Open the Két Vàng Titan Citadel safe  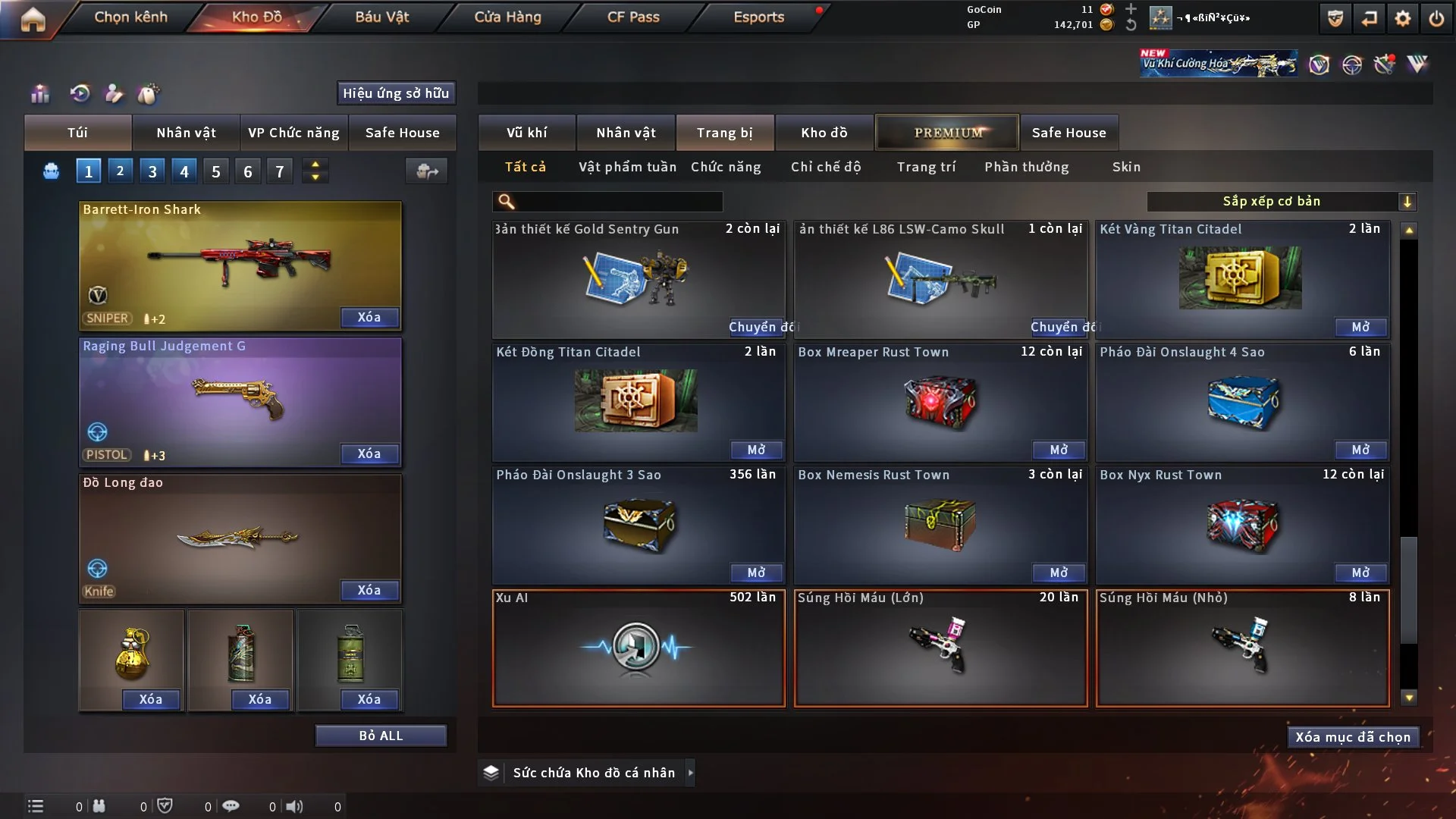tap(1360, 327)
